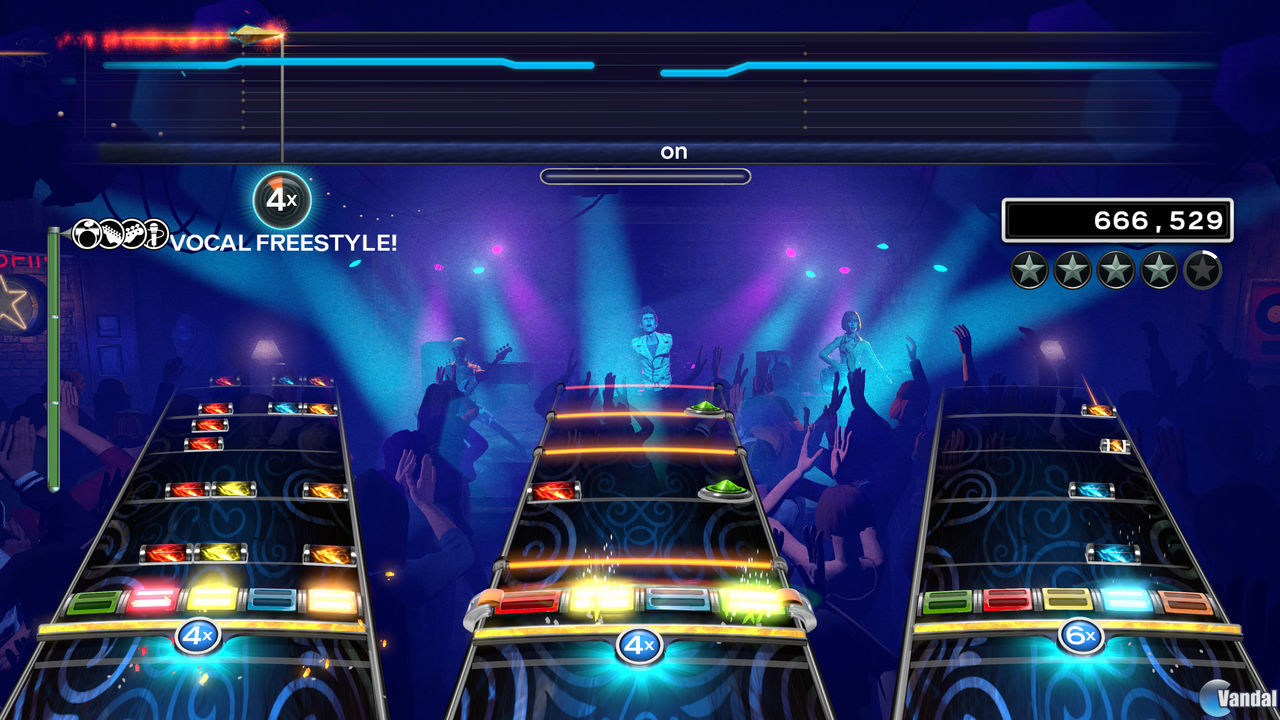Image resolution: width=1280 pixels, height=720 pixels.
Task: Select the microphone icon next to VOCAL FREESTYLE
Action: 155,235
